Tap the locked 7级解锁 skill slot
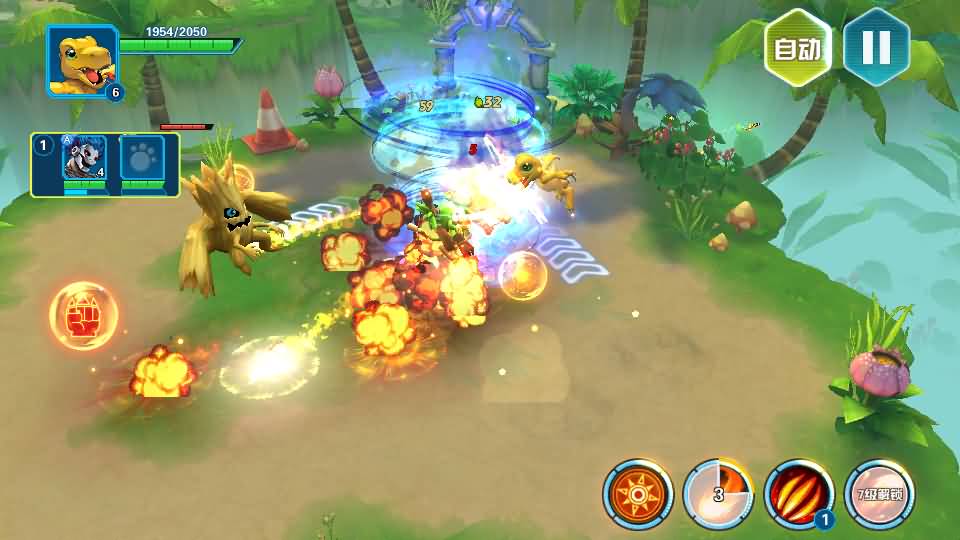The height and width of the screenshot is (540, 960). (878, 494)
